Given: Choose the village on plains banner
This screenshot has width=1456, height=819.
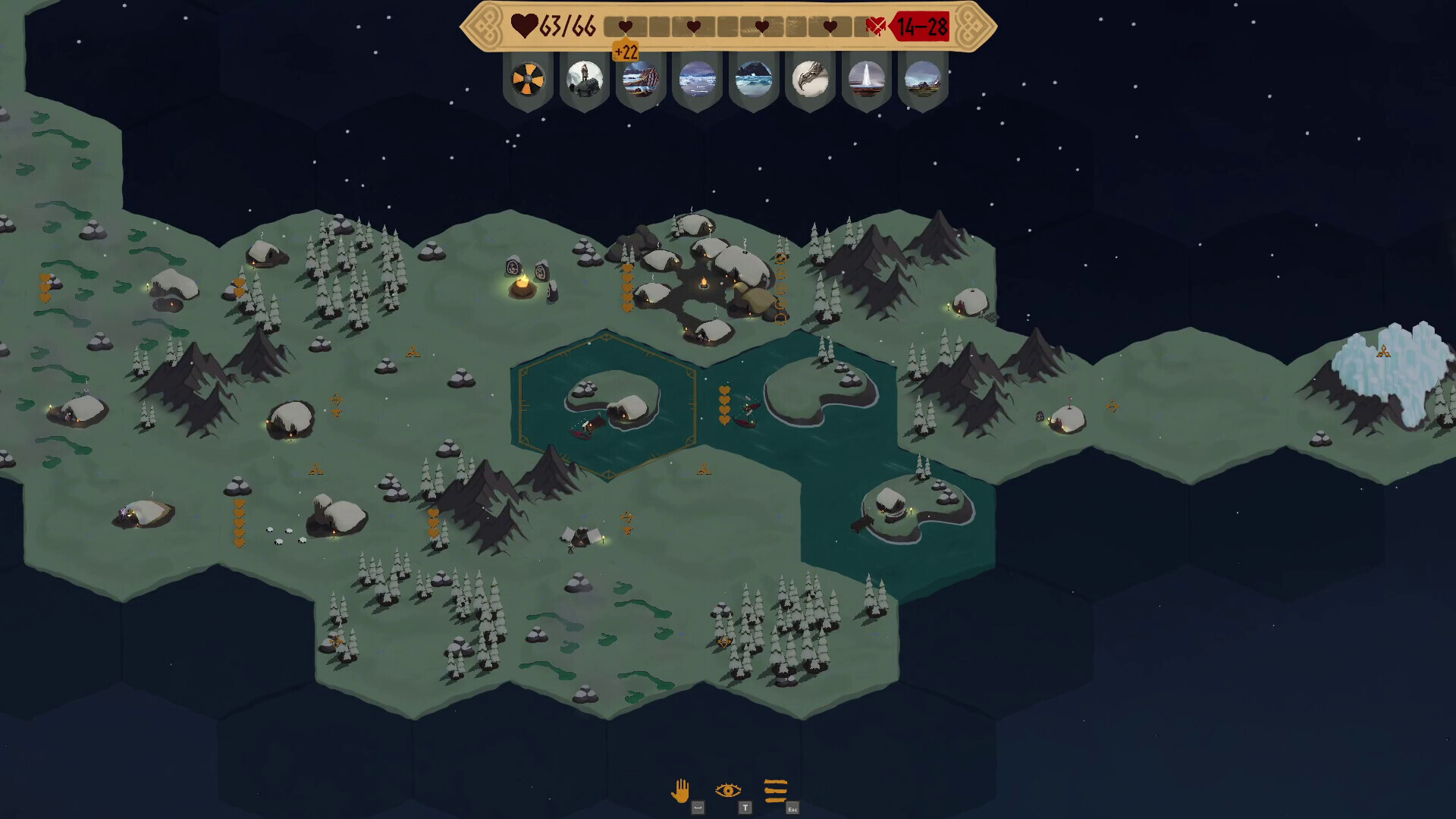Looking at the screenshot, I should pyautogui.click(x=923, y=79).
